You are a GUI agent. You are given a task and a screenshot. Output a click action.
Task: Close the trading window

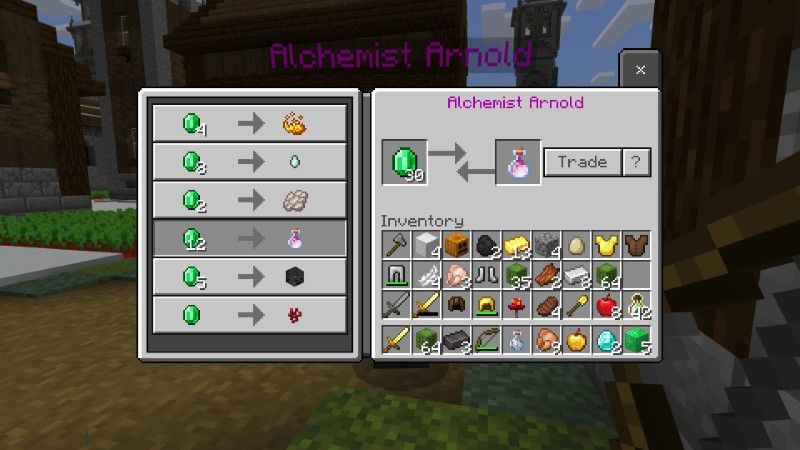coord(640,70)
